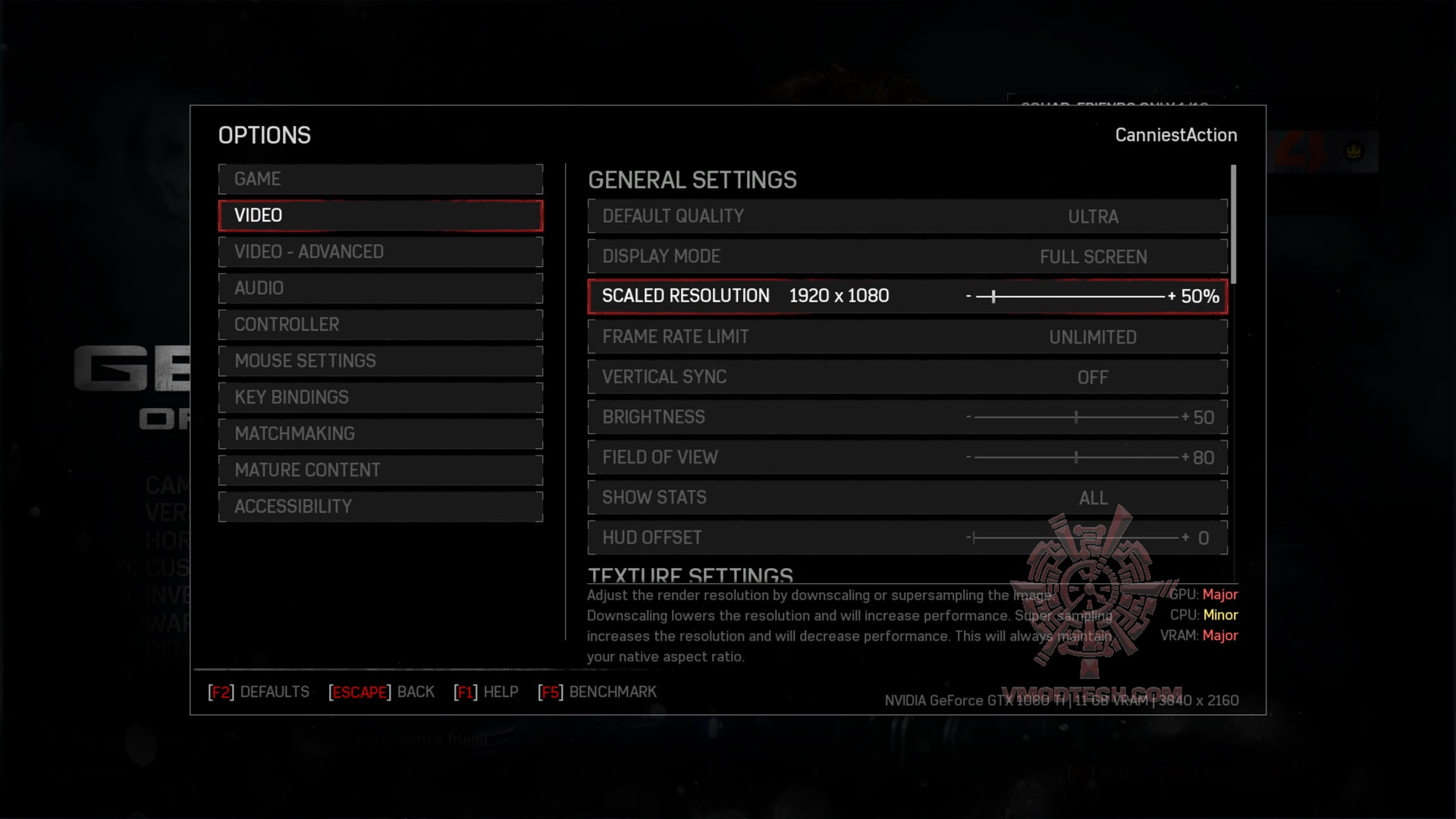The image size is (1456, 819).
Task: Open the Audio options
Action: coord(380,288)
